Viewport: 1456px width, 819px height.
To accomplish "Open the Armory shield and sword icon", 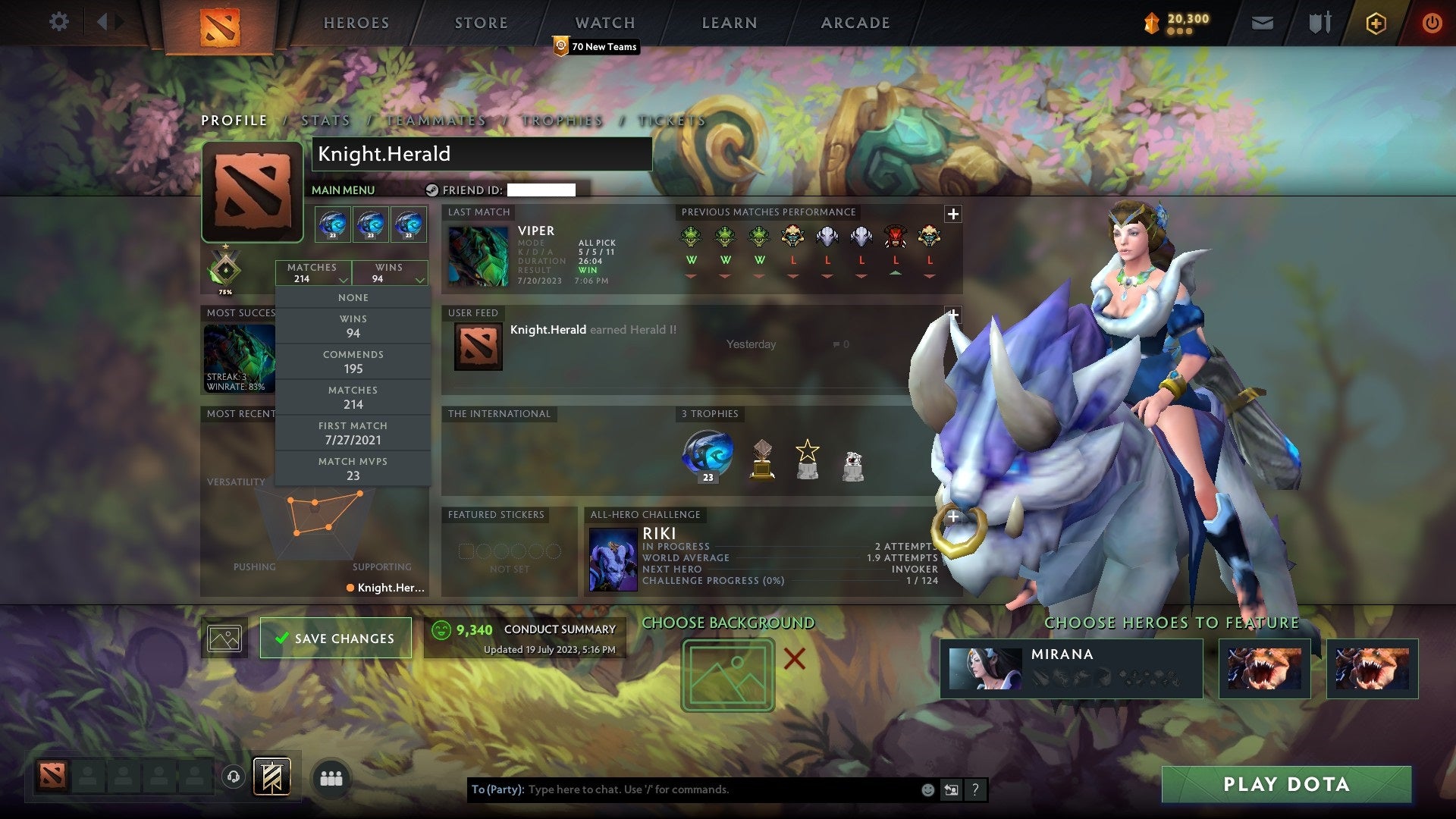I will point(1319,23).
